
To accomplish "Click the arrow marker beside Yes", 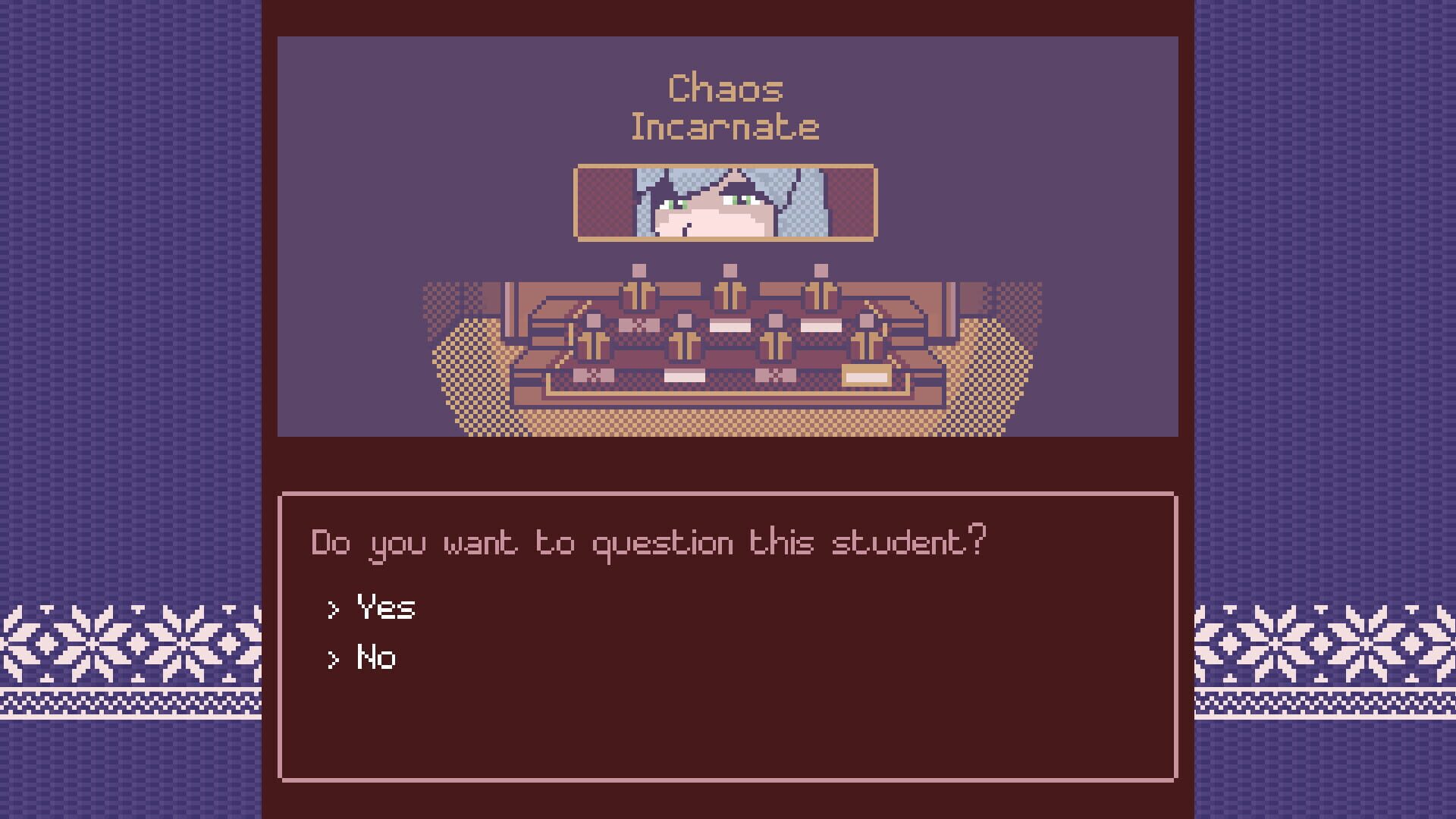I will coord(332,609).
